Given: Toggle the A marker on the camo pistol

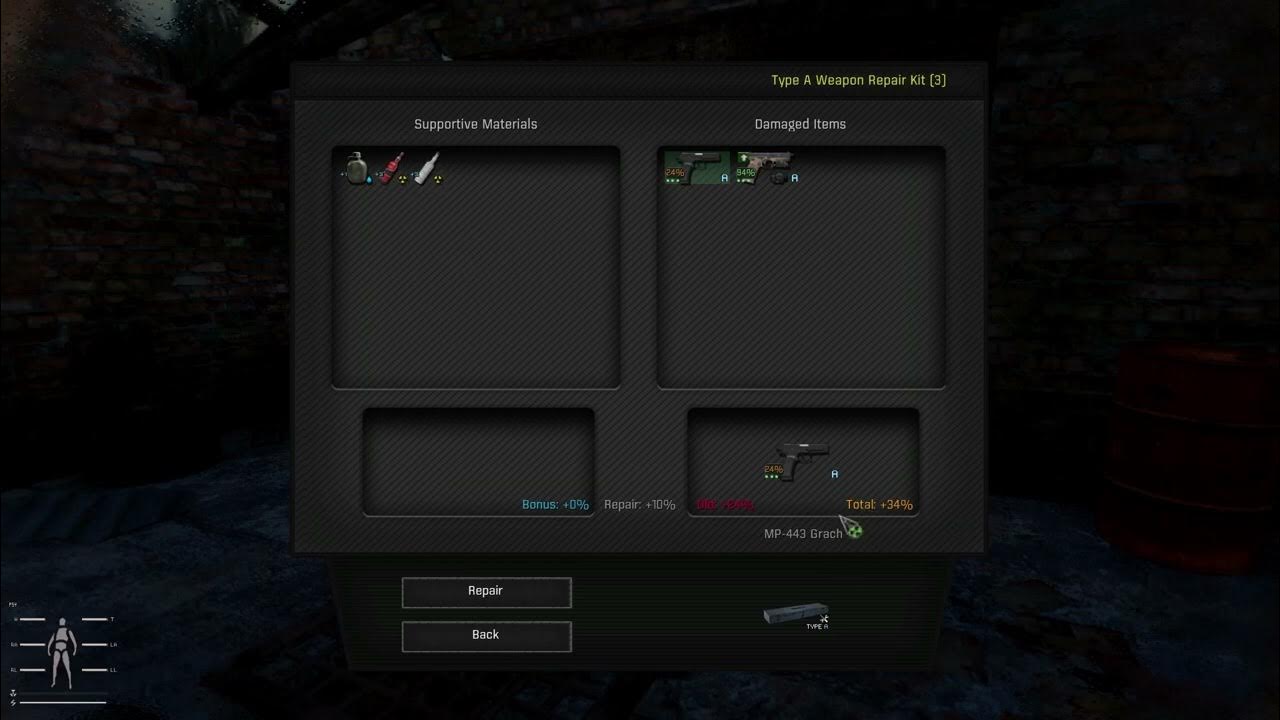Looking at the screenshot, I should [x=794, y=177].
